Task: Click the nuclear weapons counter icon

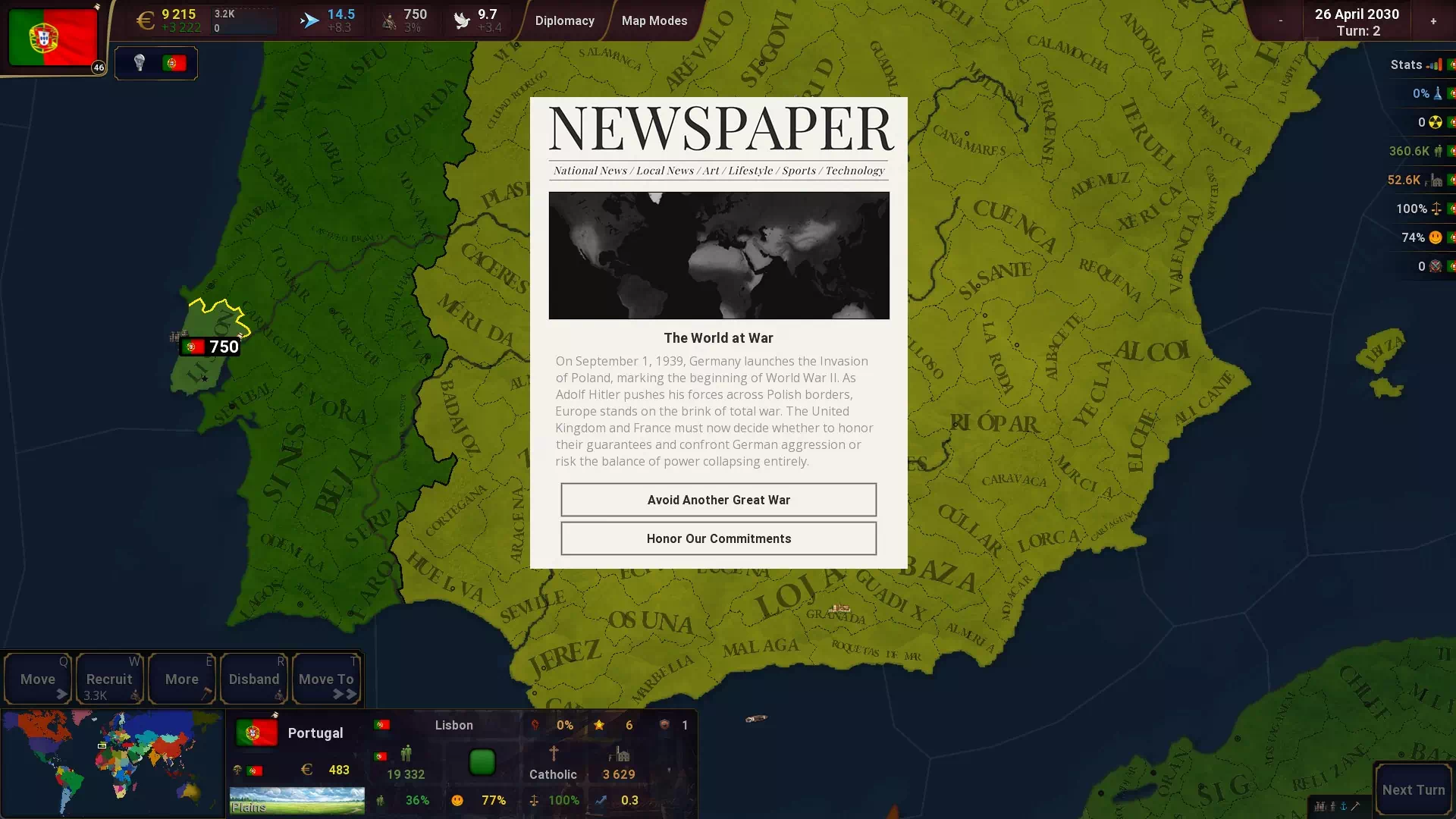Action: [1437, 122]
